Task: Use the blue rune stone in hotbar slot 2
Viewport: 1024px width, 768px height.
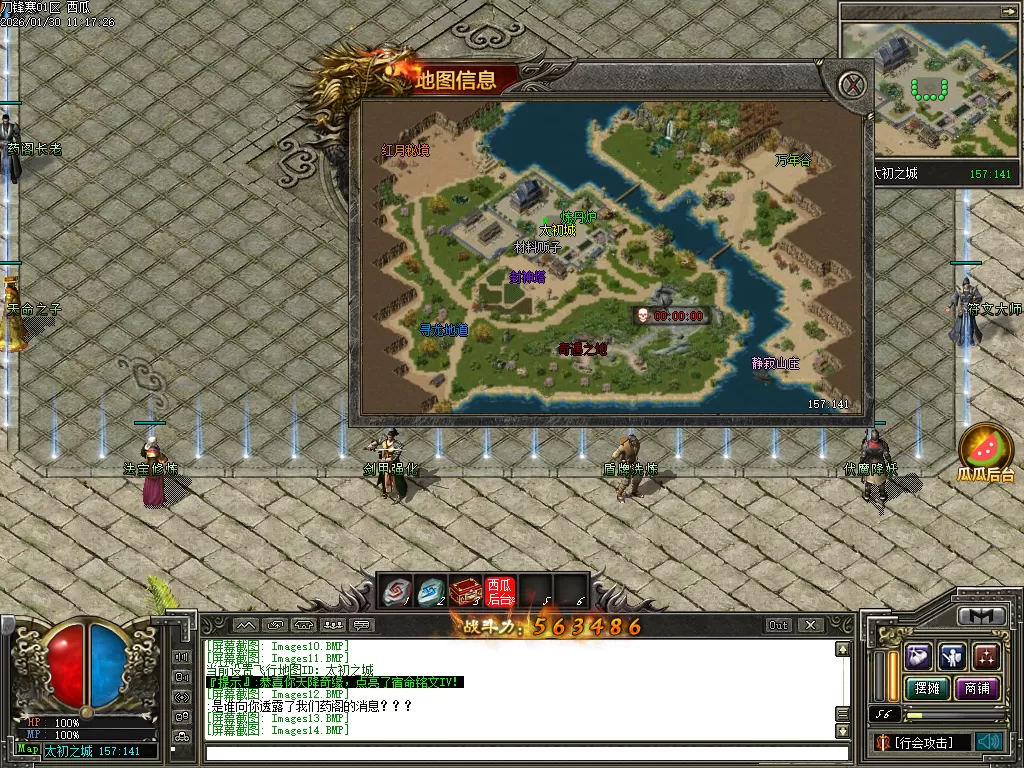Action: [x=431, y=592]
